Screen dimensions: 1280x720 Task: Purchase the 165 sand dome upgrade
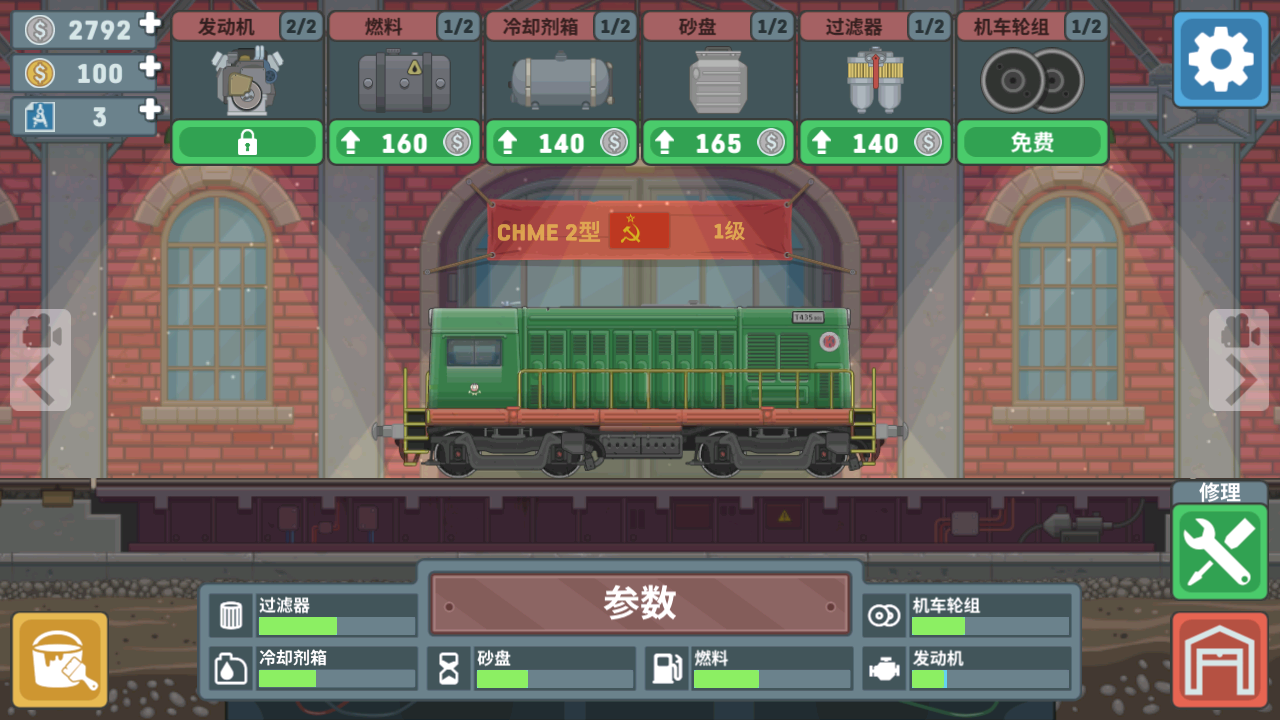click(x=718, y=142)
